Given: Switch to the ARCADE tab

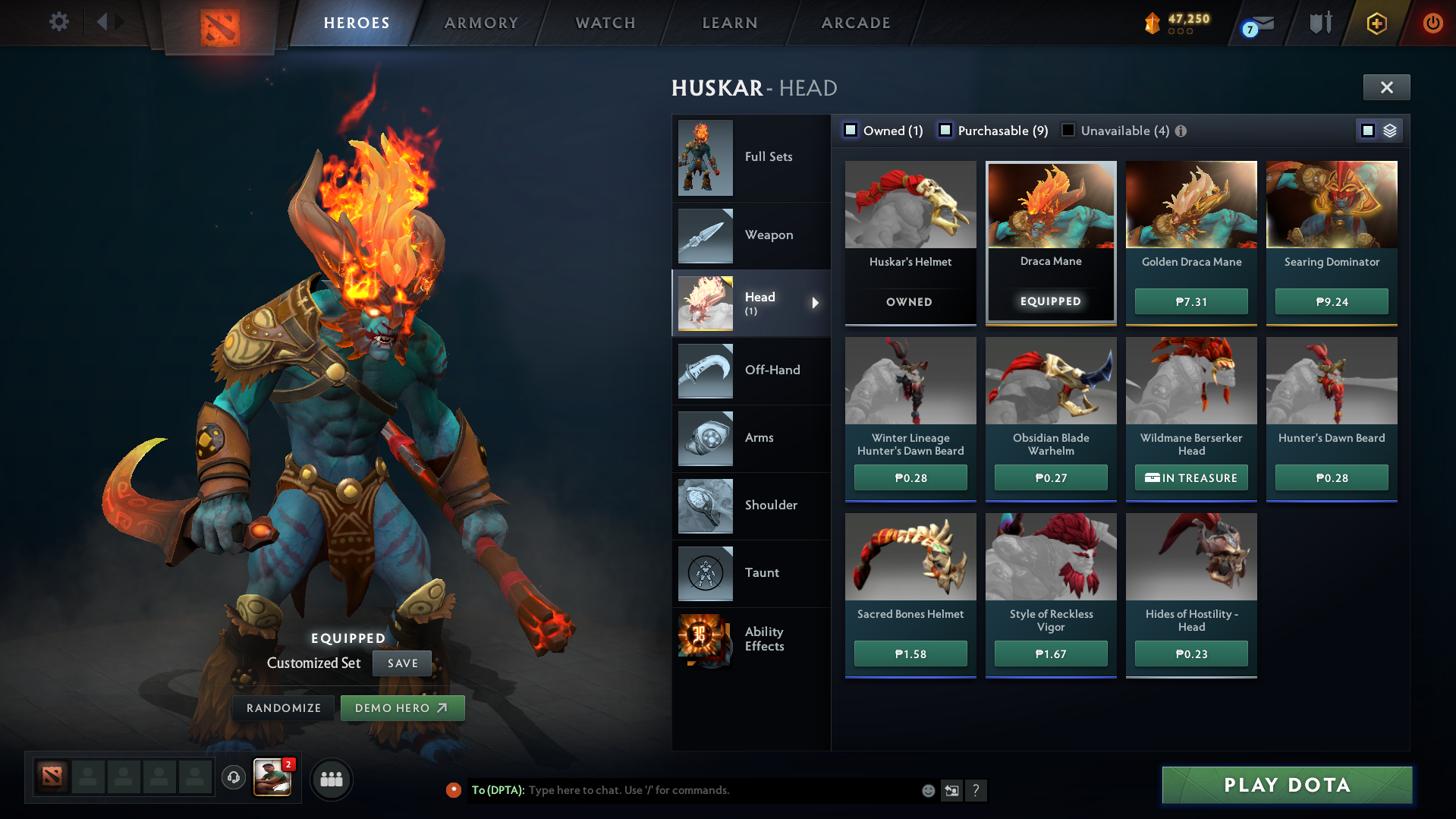Looking at the screenshot, I should click(x=855, y=23).
